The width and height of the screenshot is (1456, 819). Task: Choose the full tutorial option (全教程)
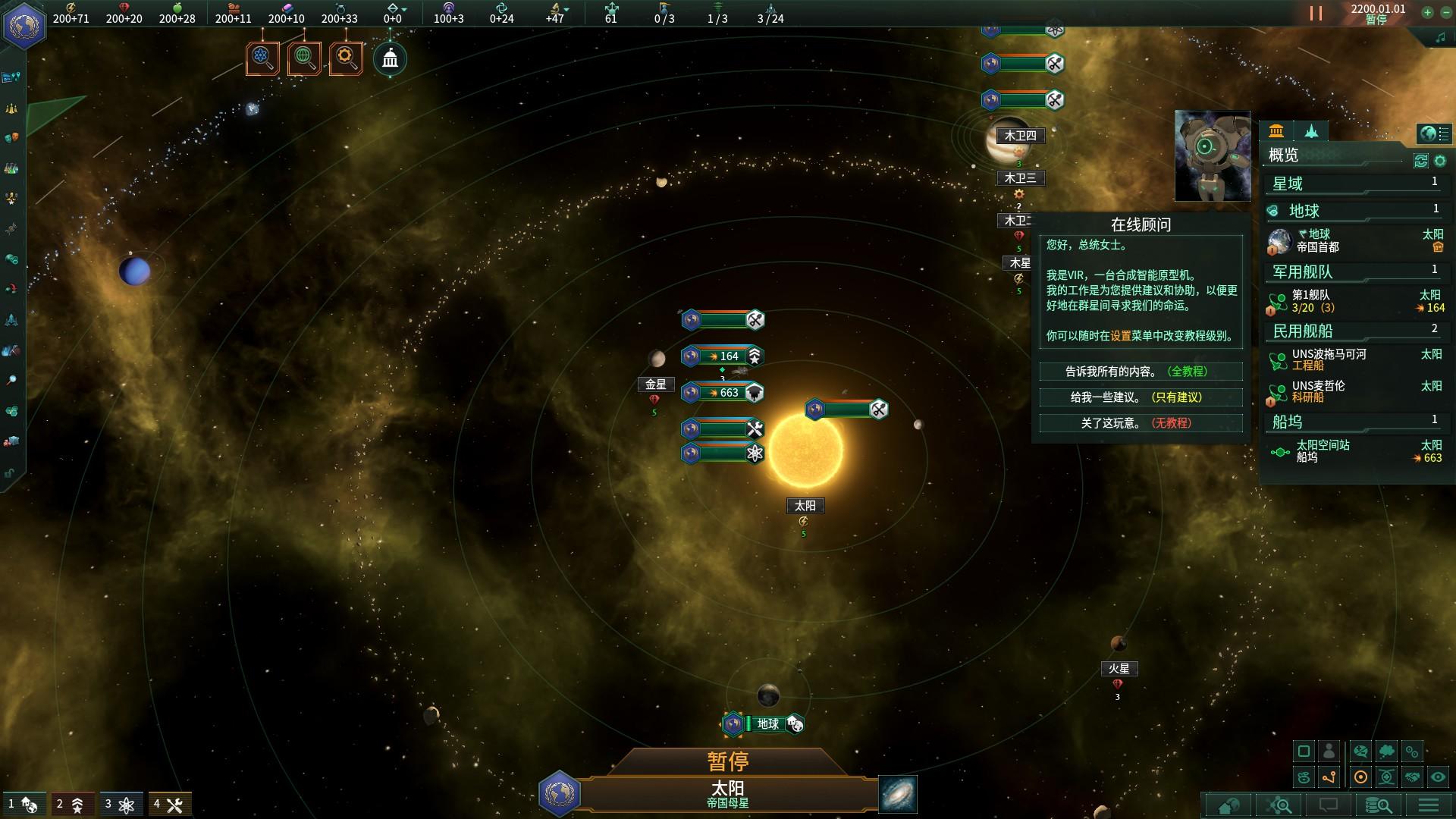click(x=1141, y=372)
